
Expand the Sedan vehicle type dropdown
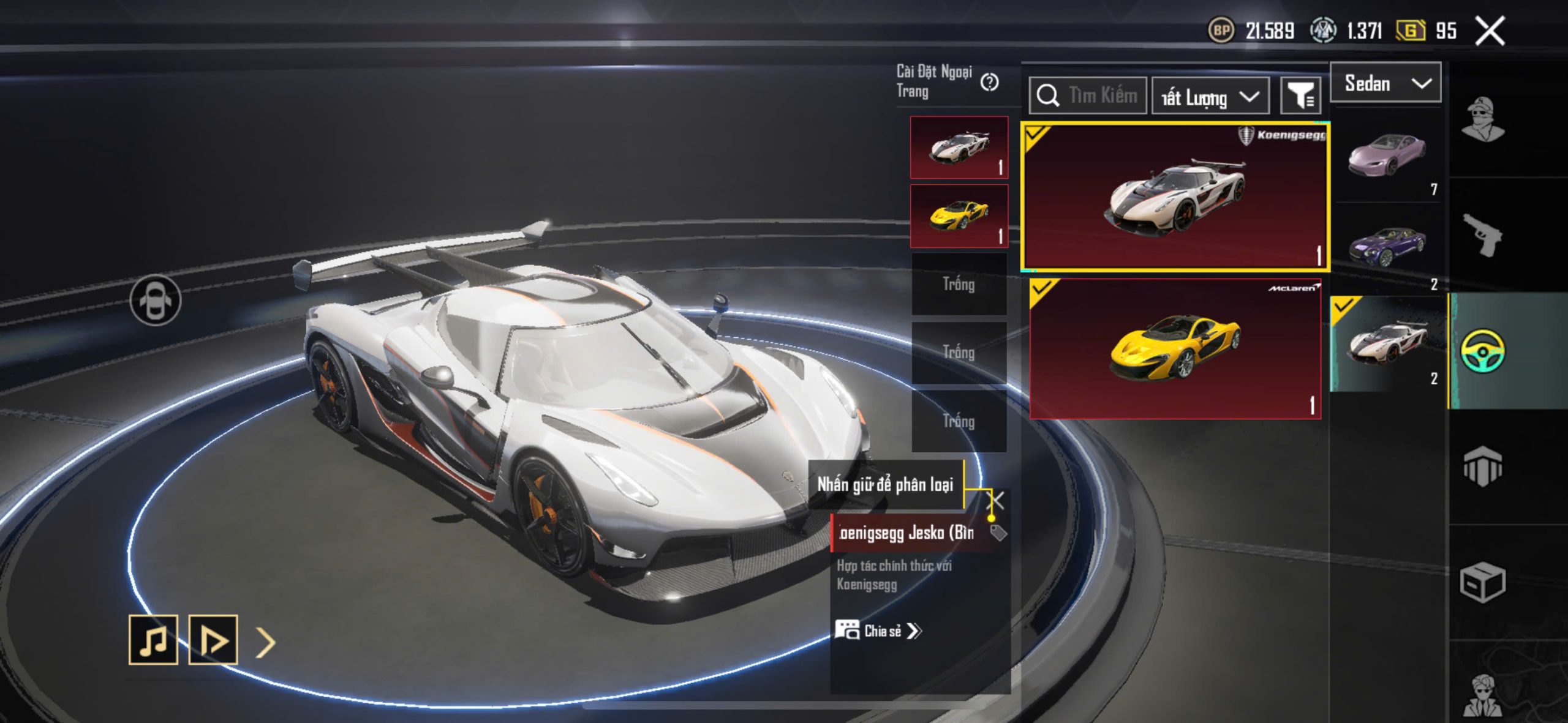[x=1385, y=83]
